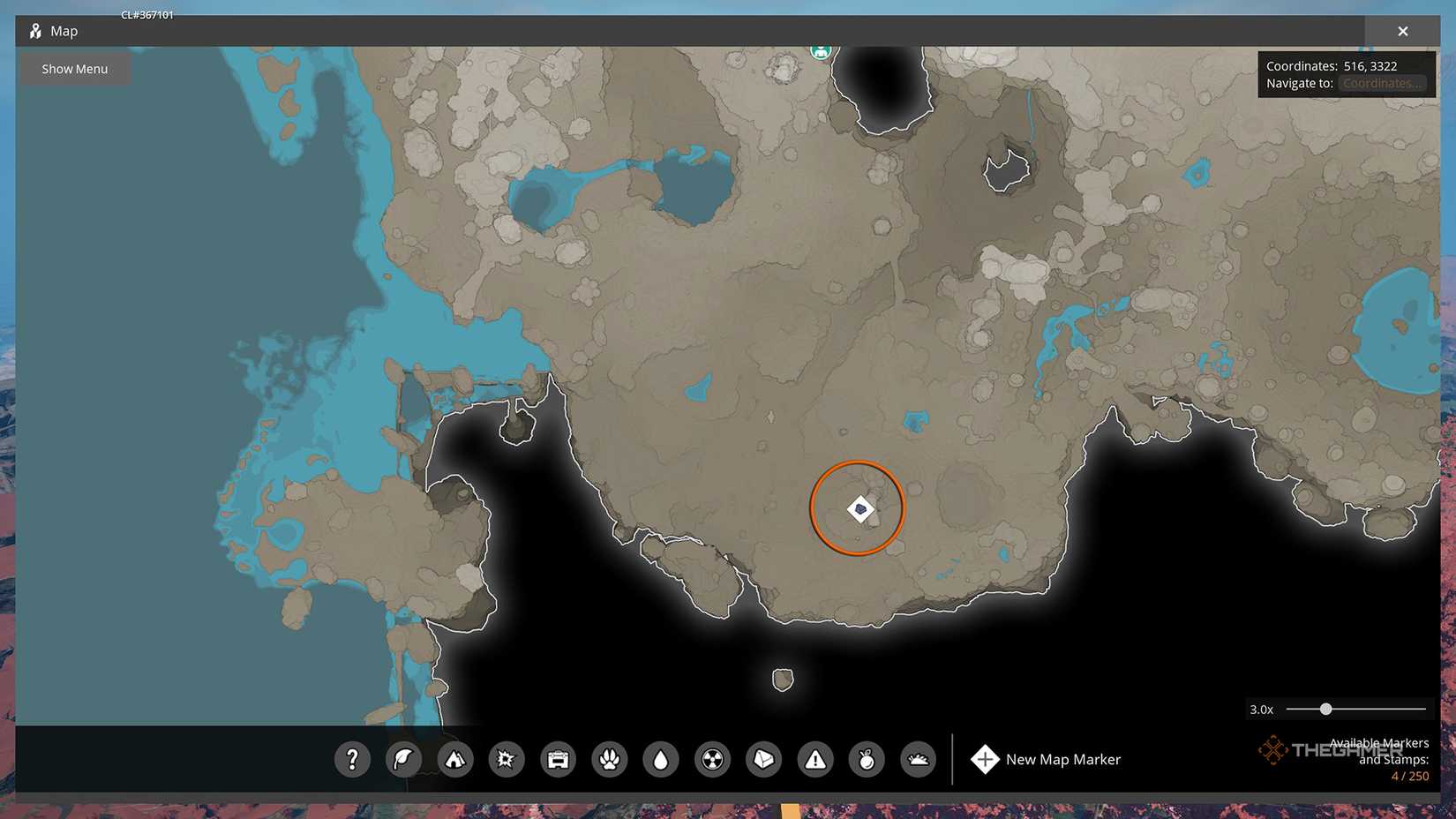
Task: Pick the radiation hazard stamp marker
Action: (712, 759)
